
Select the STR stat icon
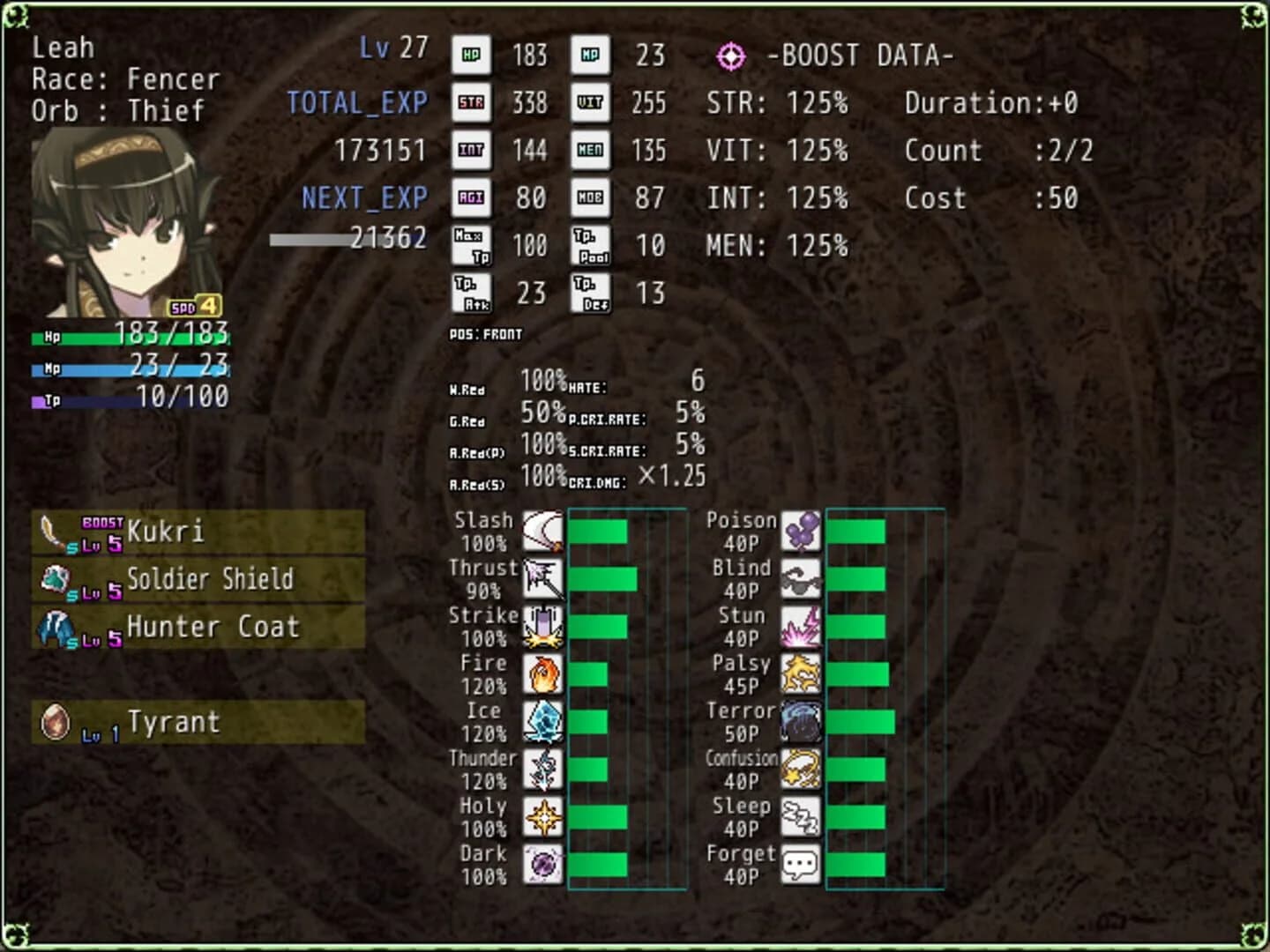point(472,102)
